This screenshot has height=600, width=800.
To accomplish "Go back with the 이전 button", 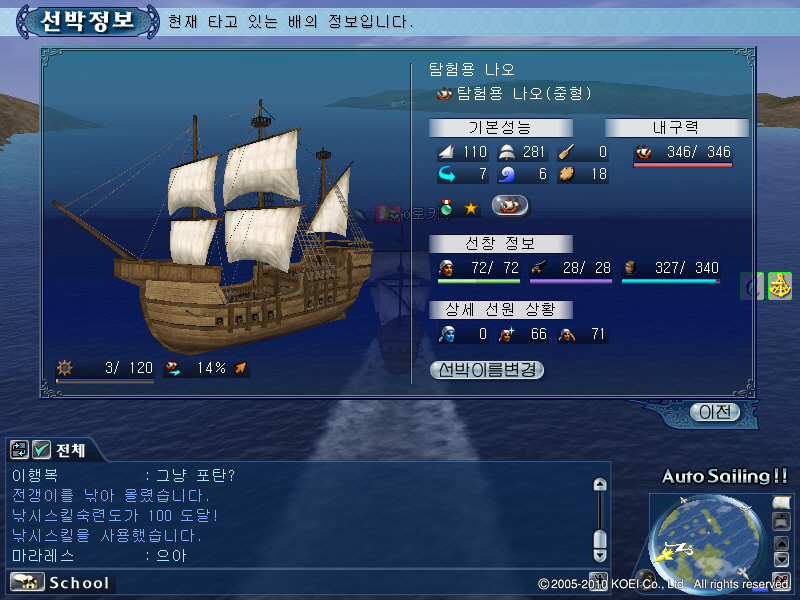I will [715, 412].
